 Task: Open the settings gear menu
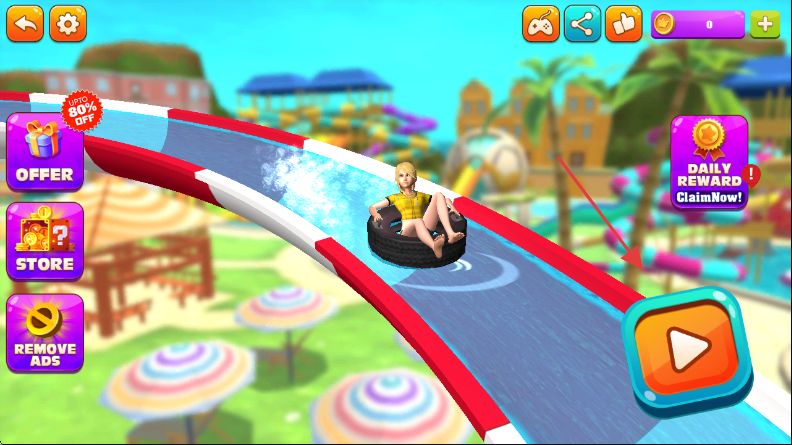tap(68, 23)
